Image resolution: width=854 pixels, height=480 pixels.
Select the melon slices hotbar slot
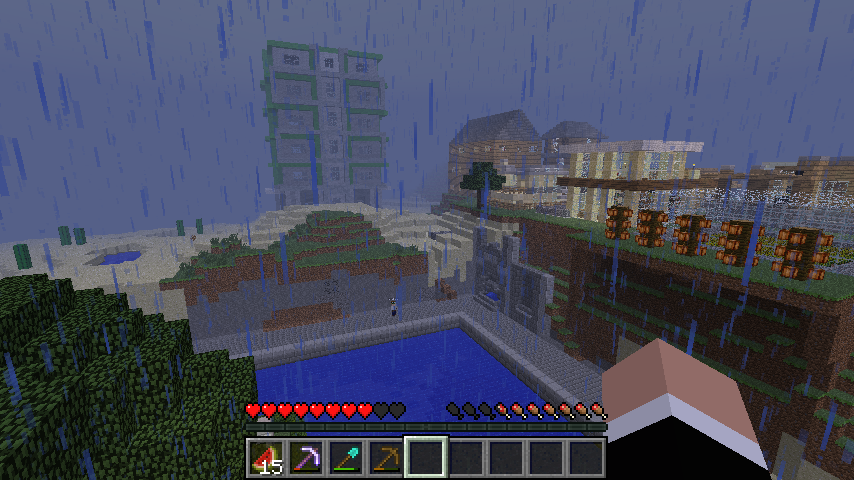265,457
